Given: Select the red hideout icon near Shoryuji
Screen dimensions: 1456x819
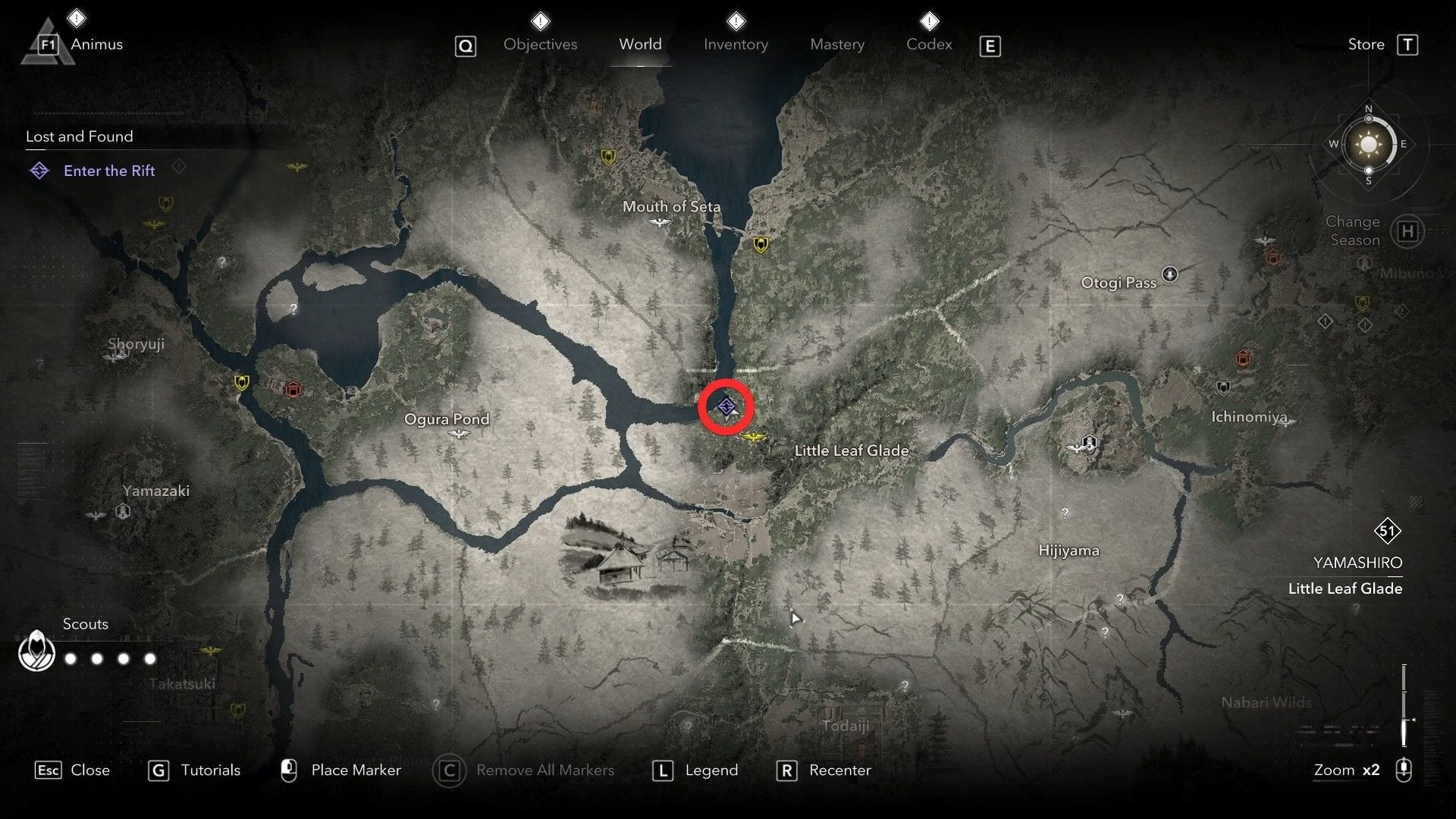Looking at the screenshot, I should [291, 390].
